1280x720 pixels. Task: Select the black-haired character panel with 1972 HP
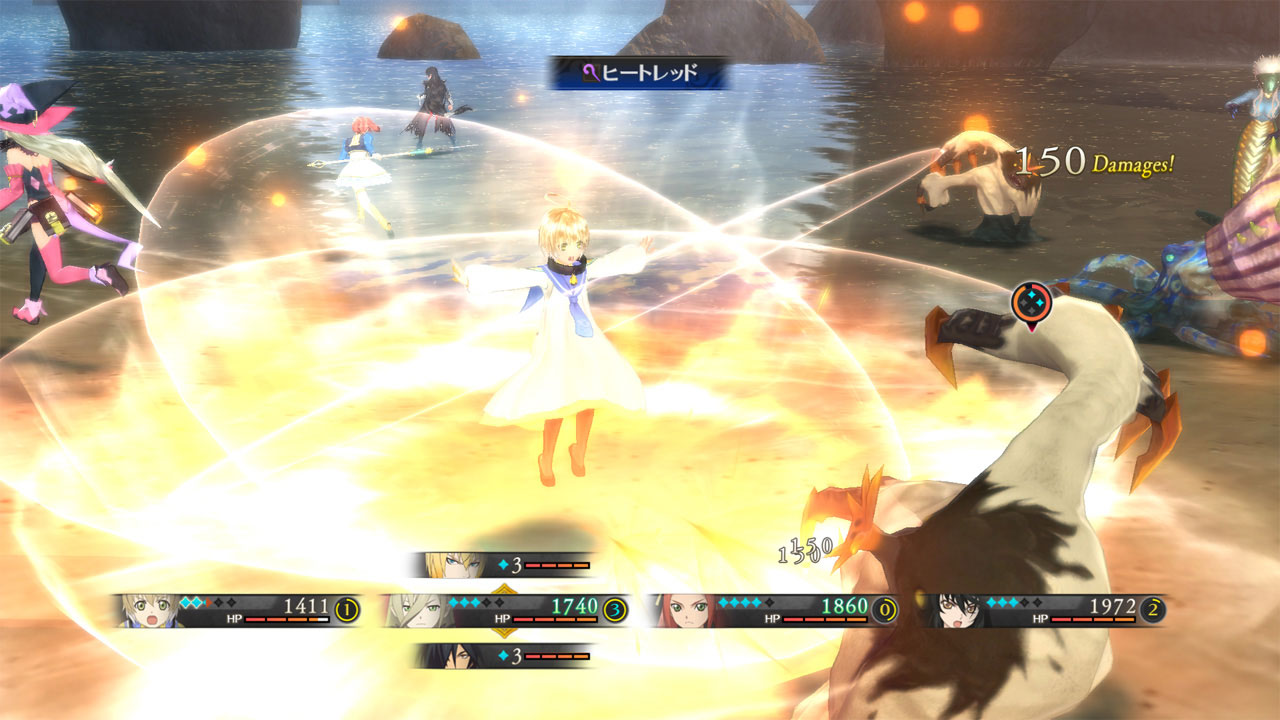click(1042, 610)
